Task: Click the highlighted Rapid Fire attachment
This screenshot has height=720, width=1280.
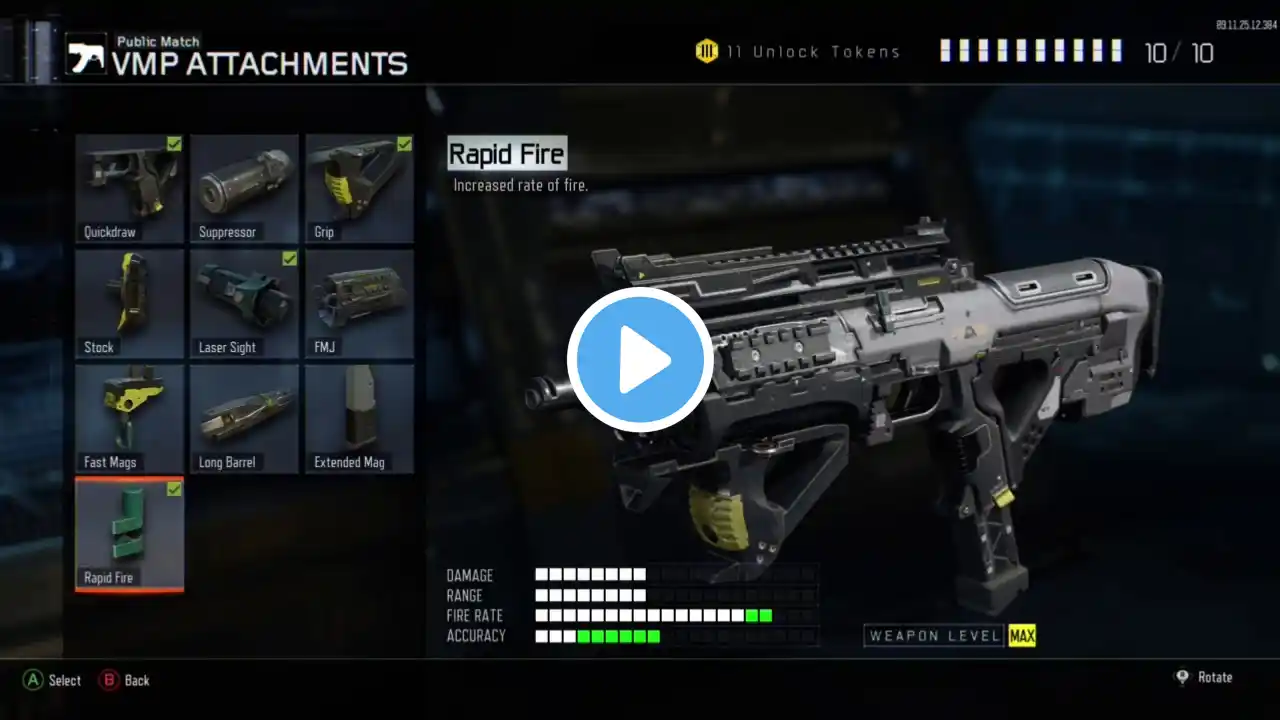Action: click(x=130, y=534)
